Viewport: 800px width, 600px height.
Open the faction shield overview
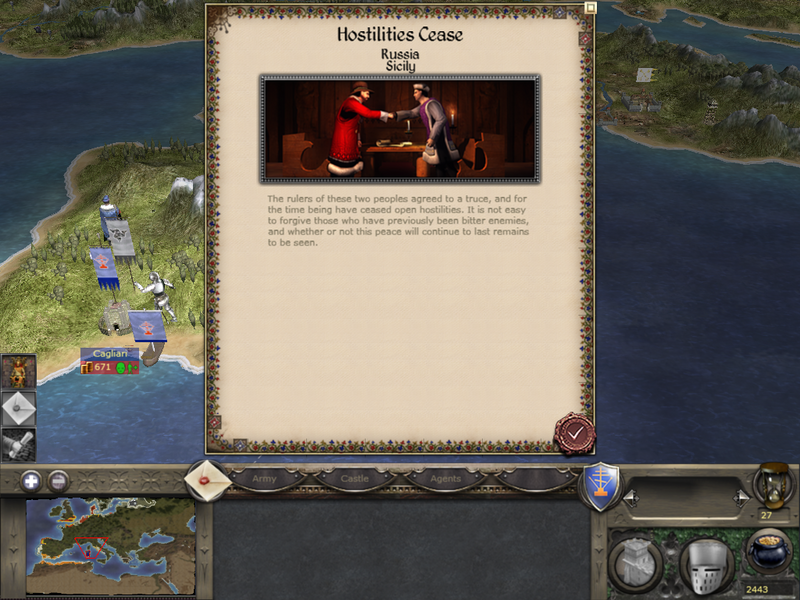click(x=602, y=484)
